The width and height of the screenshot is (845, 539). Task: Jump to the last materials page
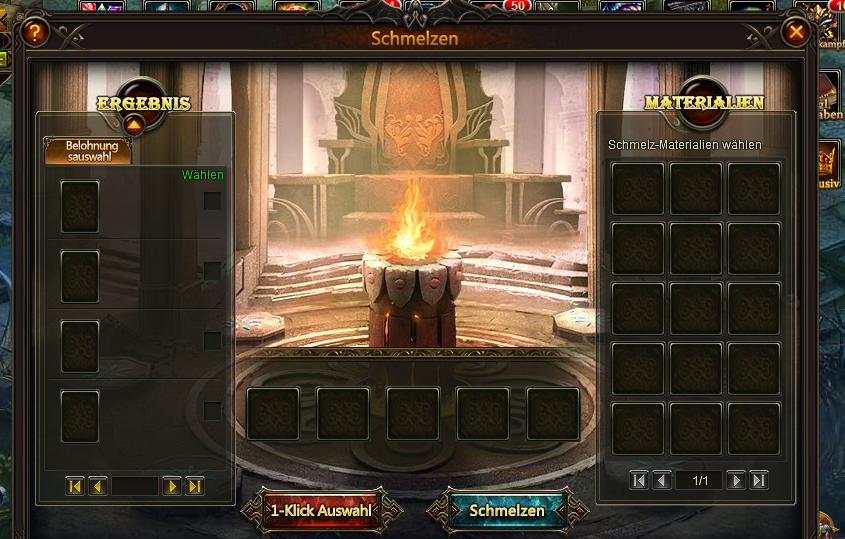759,480
